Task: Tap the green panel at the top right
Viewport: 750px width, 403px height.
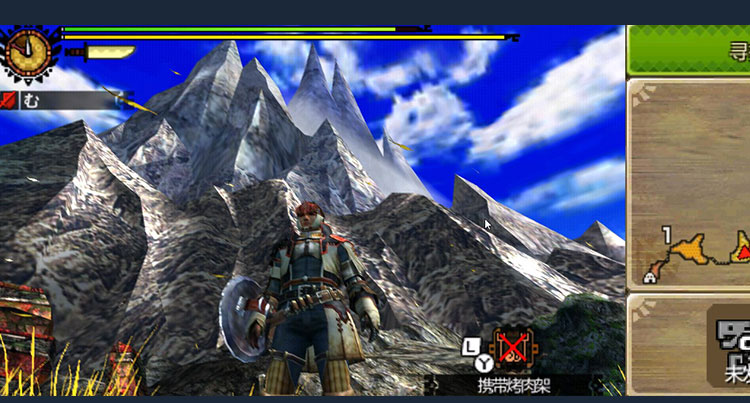Action: 689,49
